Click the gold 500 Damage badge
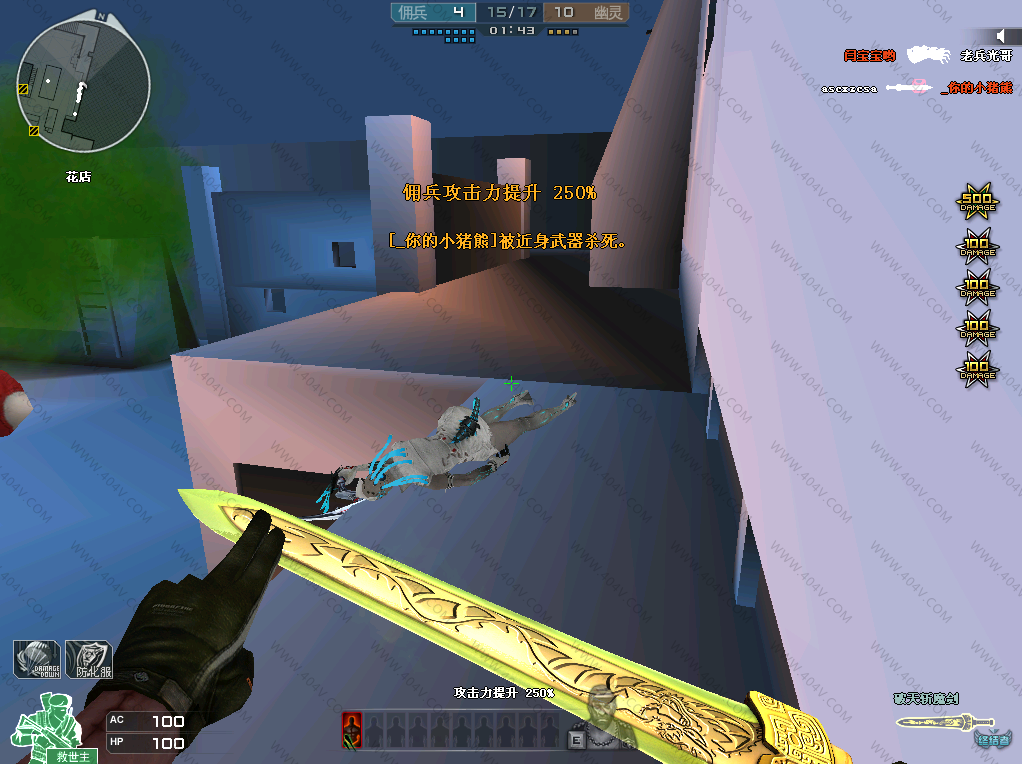This screenshot has width=1022, height=764. (977, 202)
